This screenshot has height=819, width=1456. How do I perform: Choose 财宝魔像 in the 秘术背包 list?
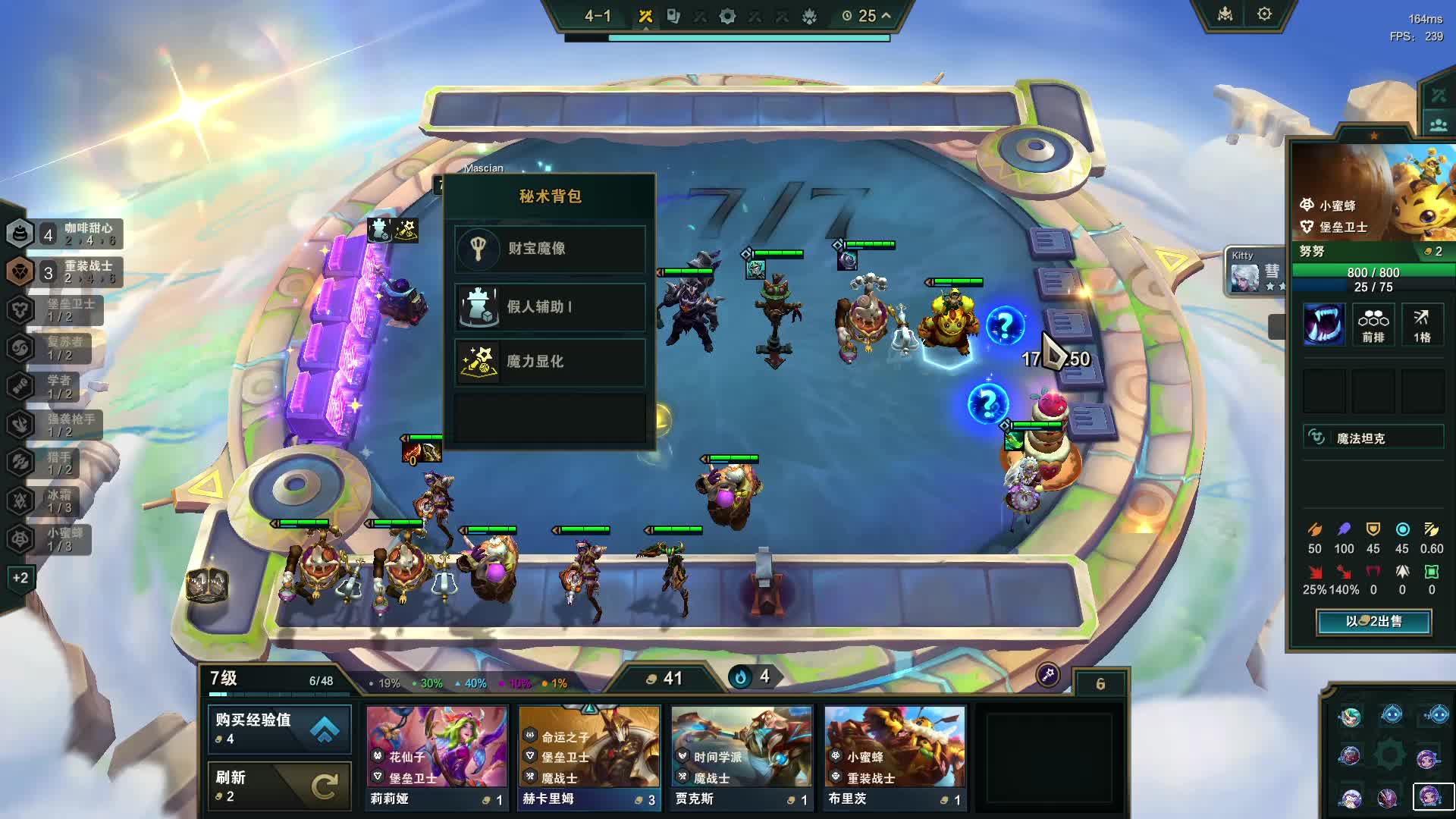click(x=550, y=249)
